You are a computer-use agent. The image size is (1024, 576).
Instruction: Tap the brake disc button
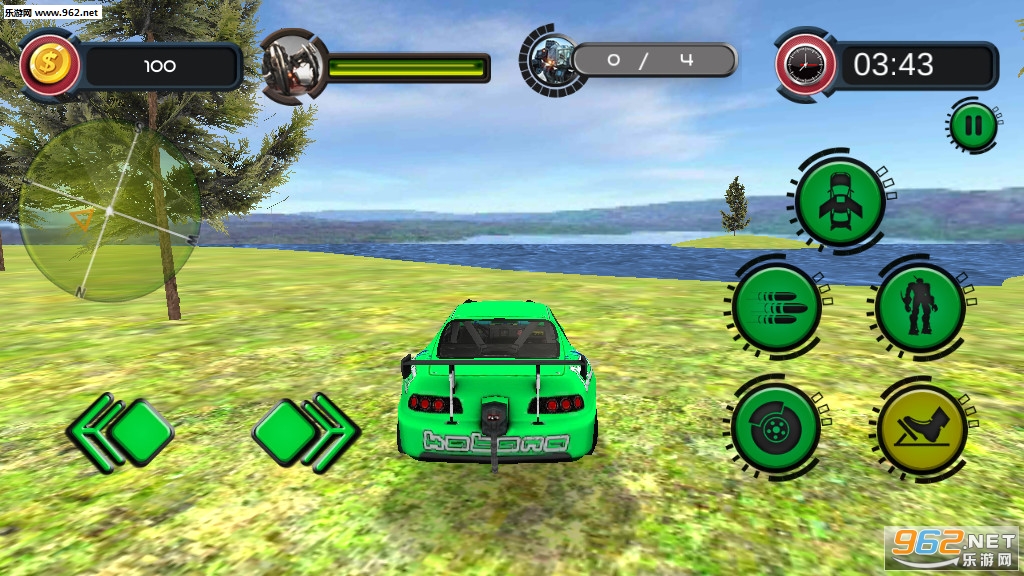click(x=776, y=428)
